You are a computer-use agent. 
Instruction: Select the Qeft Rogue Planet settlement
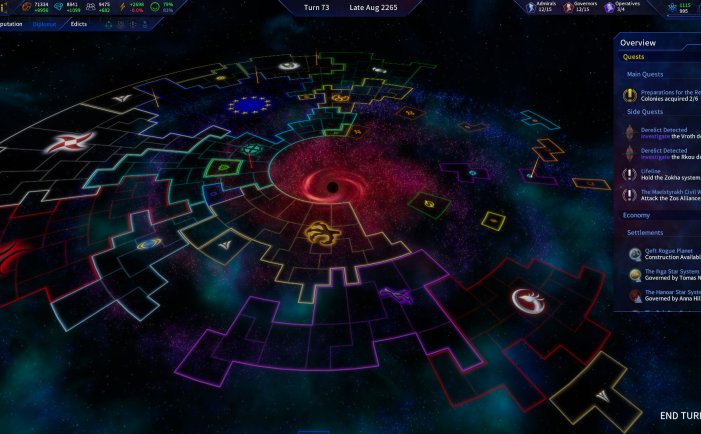[x=660, y=254]
